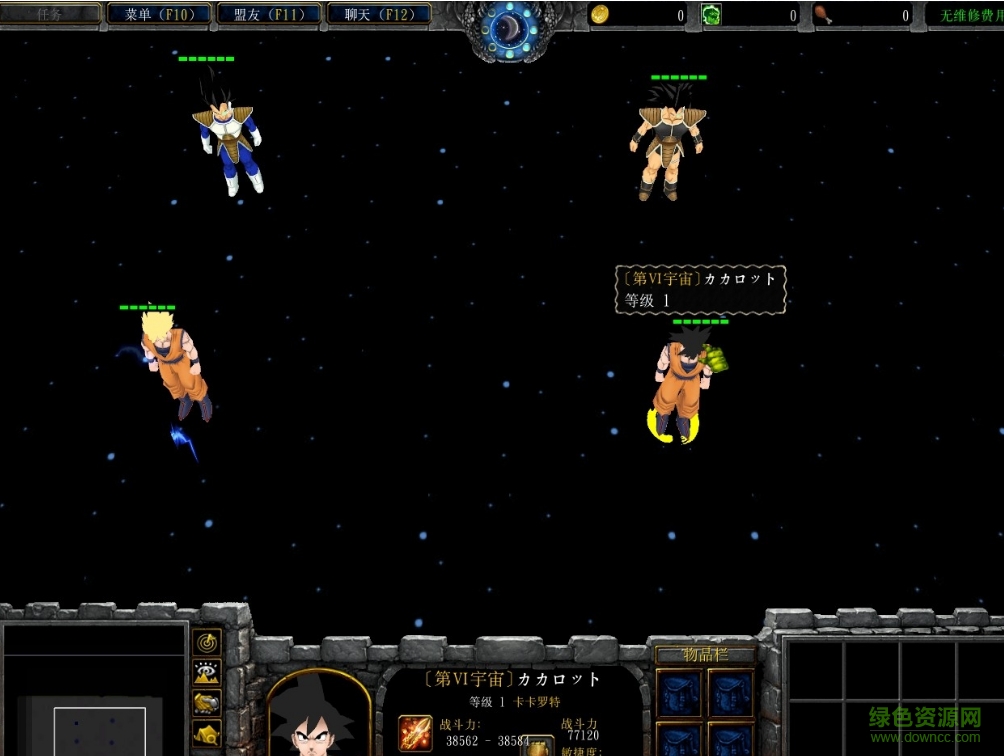Image resolution: width=1004 pixels, height=756 pixels.
Task: Open the 聊天 (F12) chat log
Action: tap(379, 14)
